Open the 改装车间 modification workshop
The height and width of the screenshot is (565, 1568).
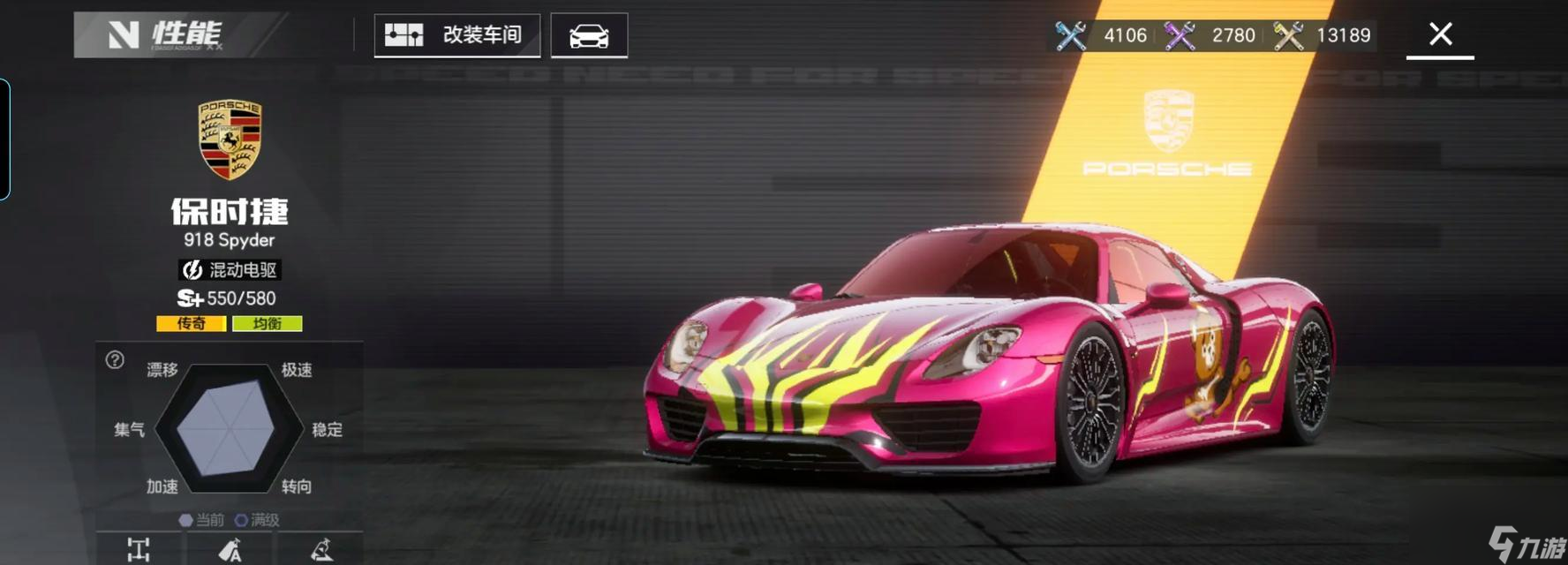(456, 35)
